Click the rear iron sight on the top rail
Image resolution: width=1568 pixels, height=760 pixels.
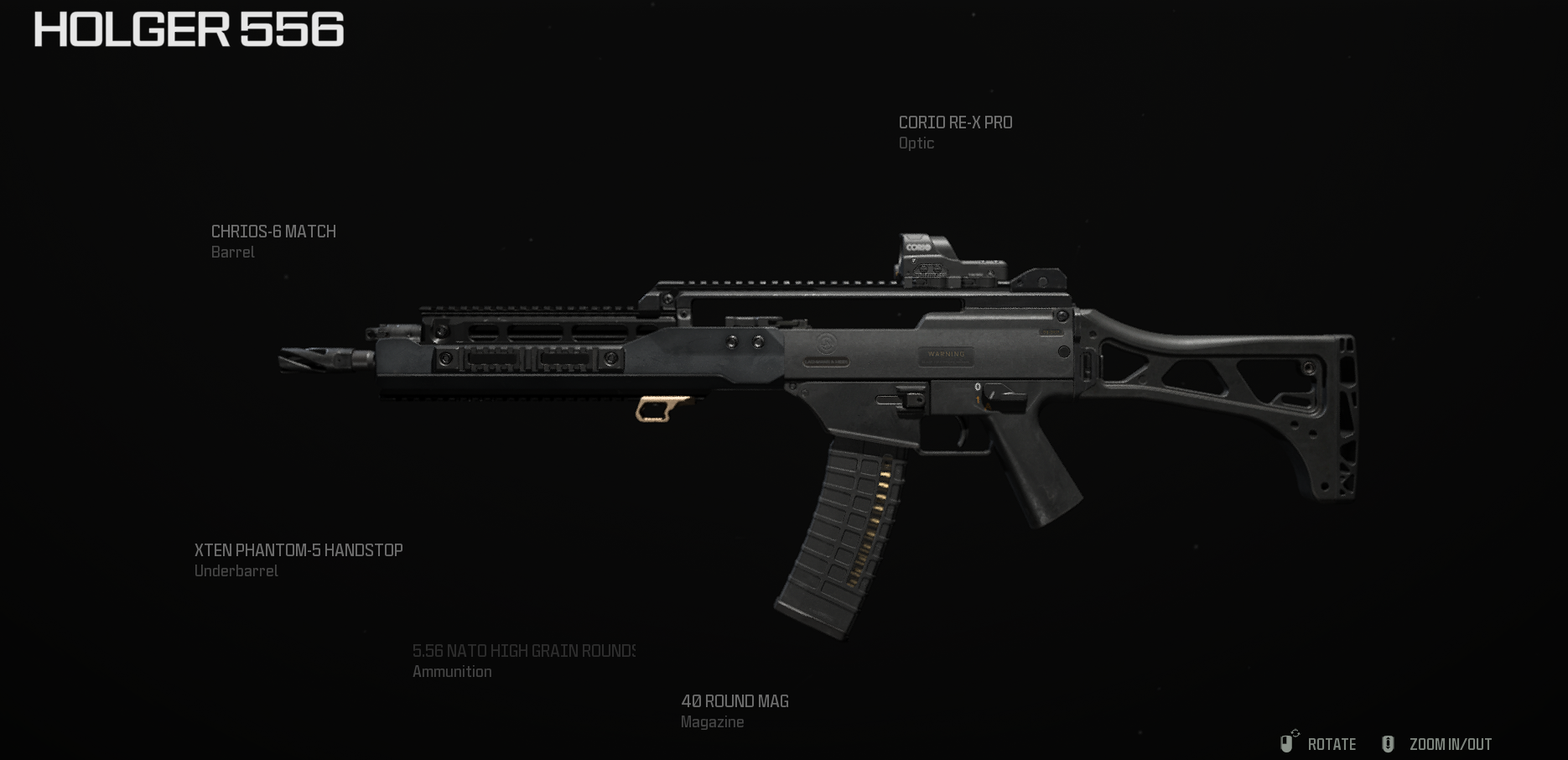pos(1040,278)
